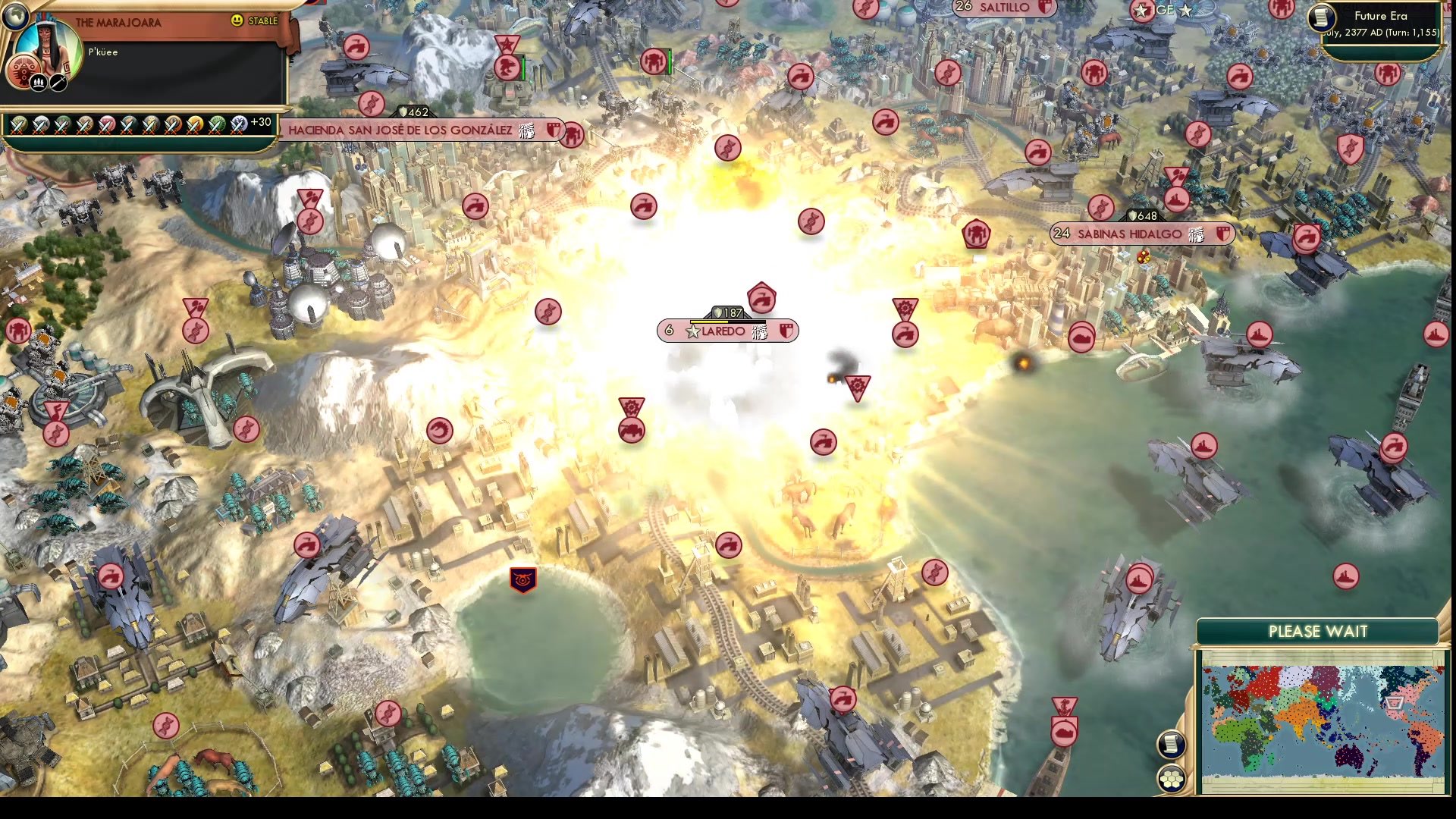Screen dimensions: 1456x819
Task: Click the shield emblem beside Sabinas Hidalgo
Action: 1222,234
